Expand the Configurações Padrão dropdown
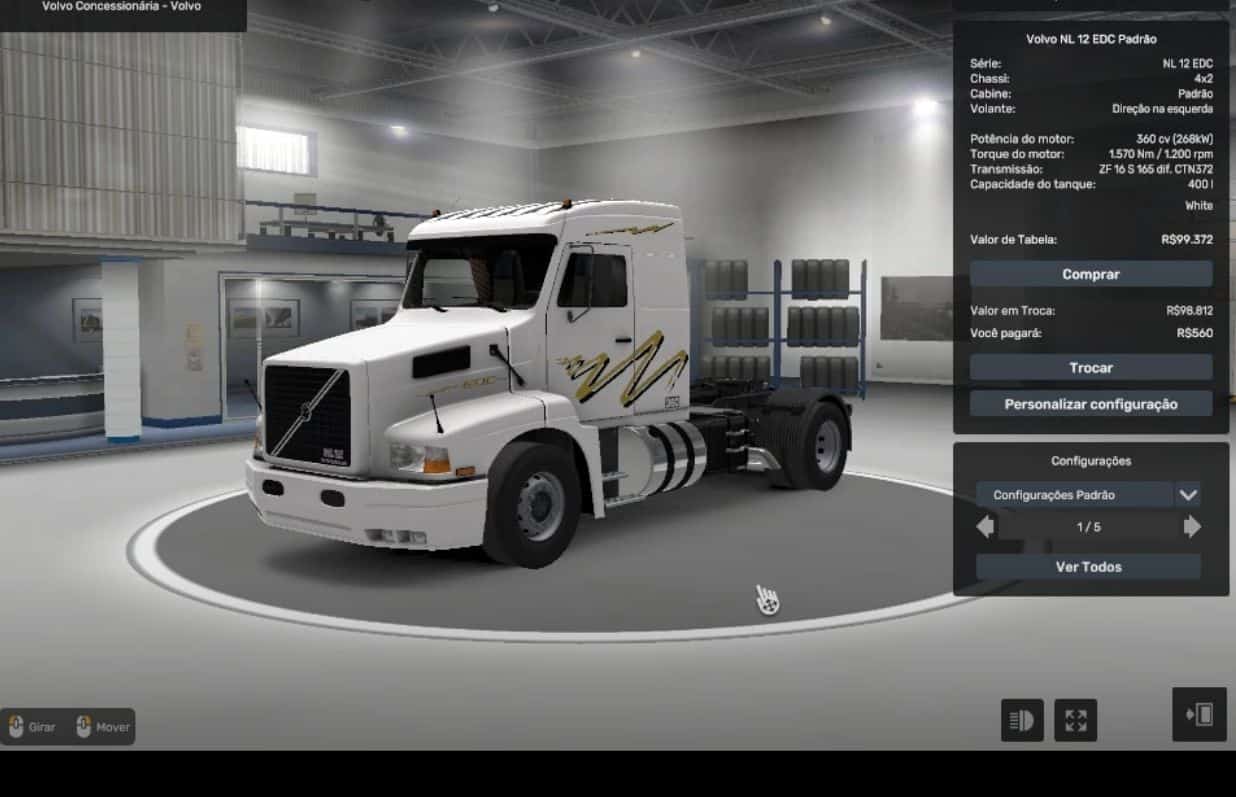Screen dimensions: 1236x797 [x=1187, y=495]
